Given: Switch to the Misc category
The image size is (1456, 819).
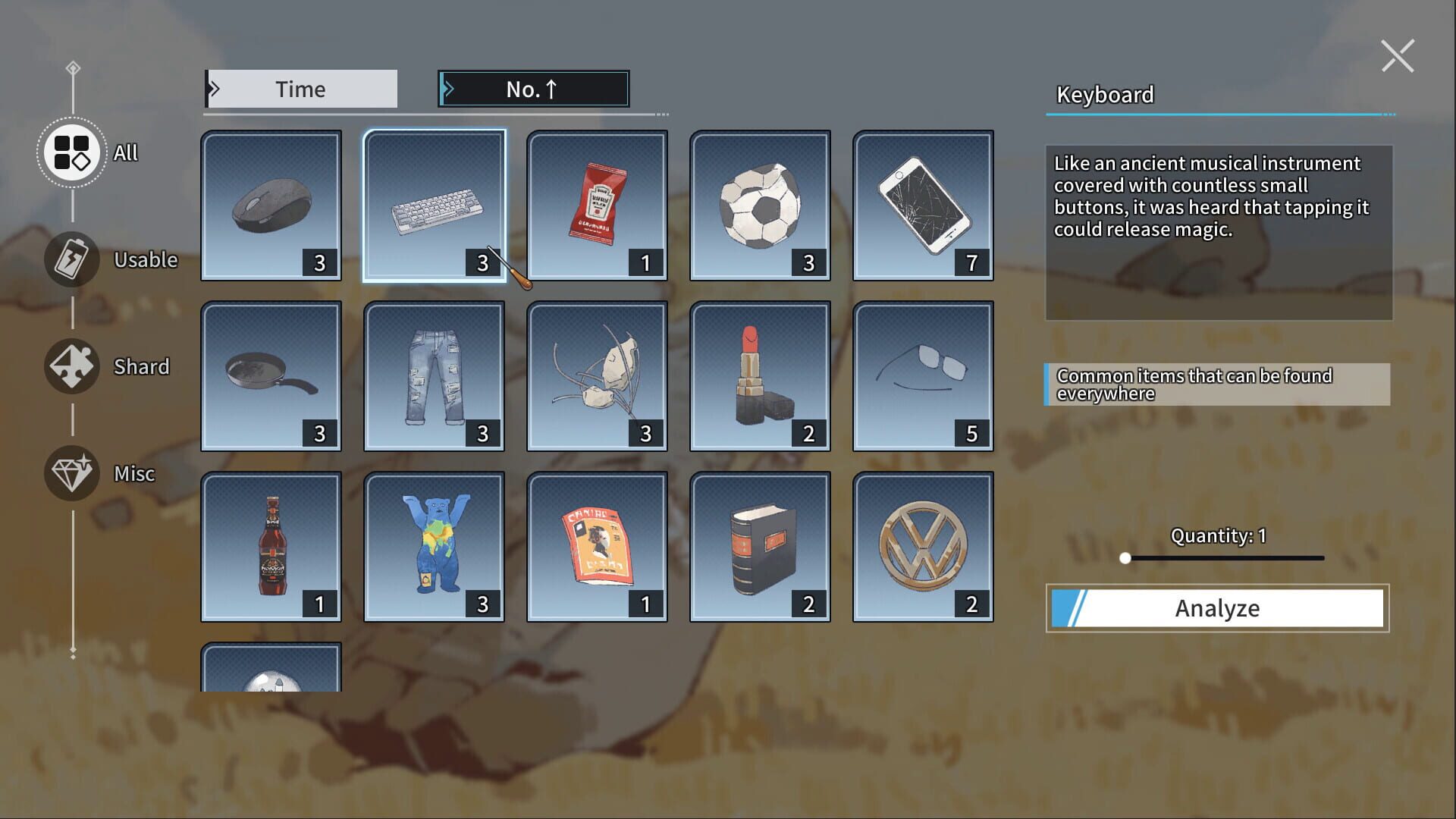Looking at the screenshot, I should point(72,473).
